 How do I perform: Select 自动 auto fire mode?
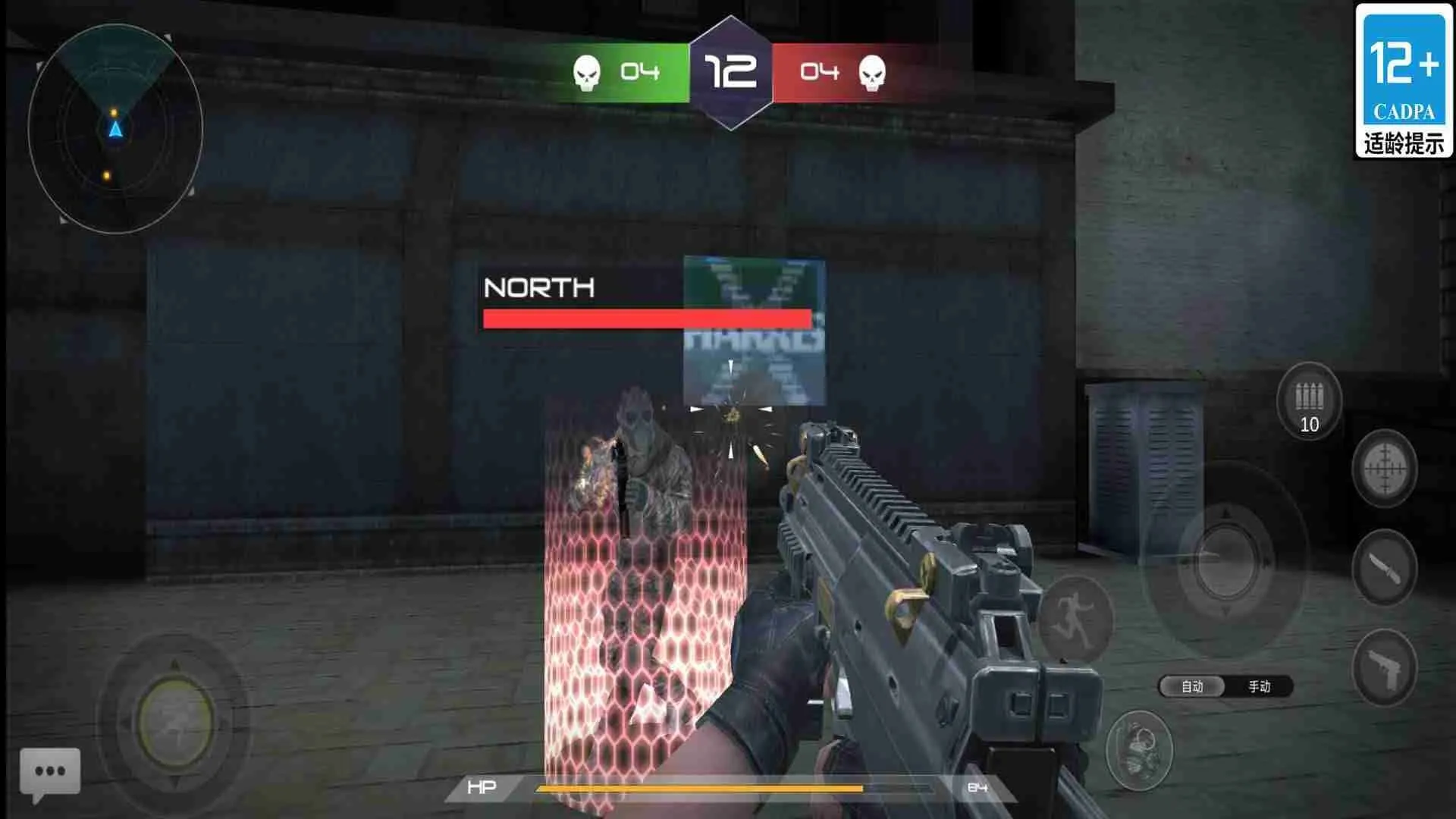pos(1192,686)
